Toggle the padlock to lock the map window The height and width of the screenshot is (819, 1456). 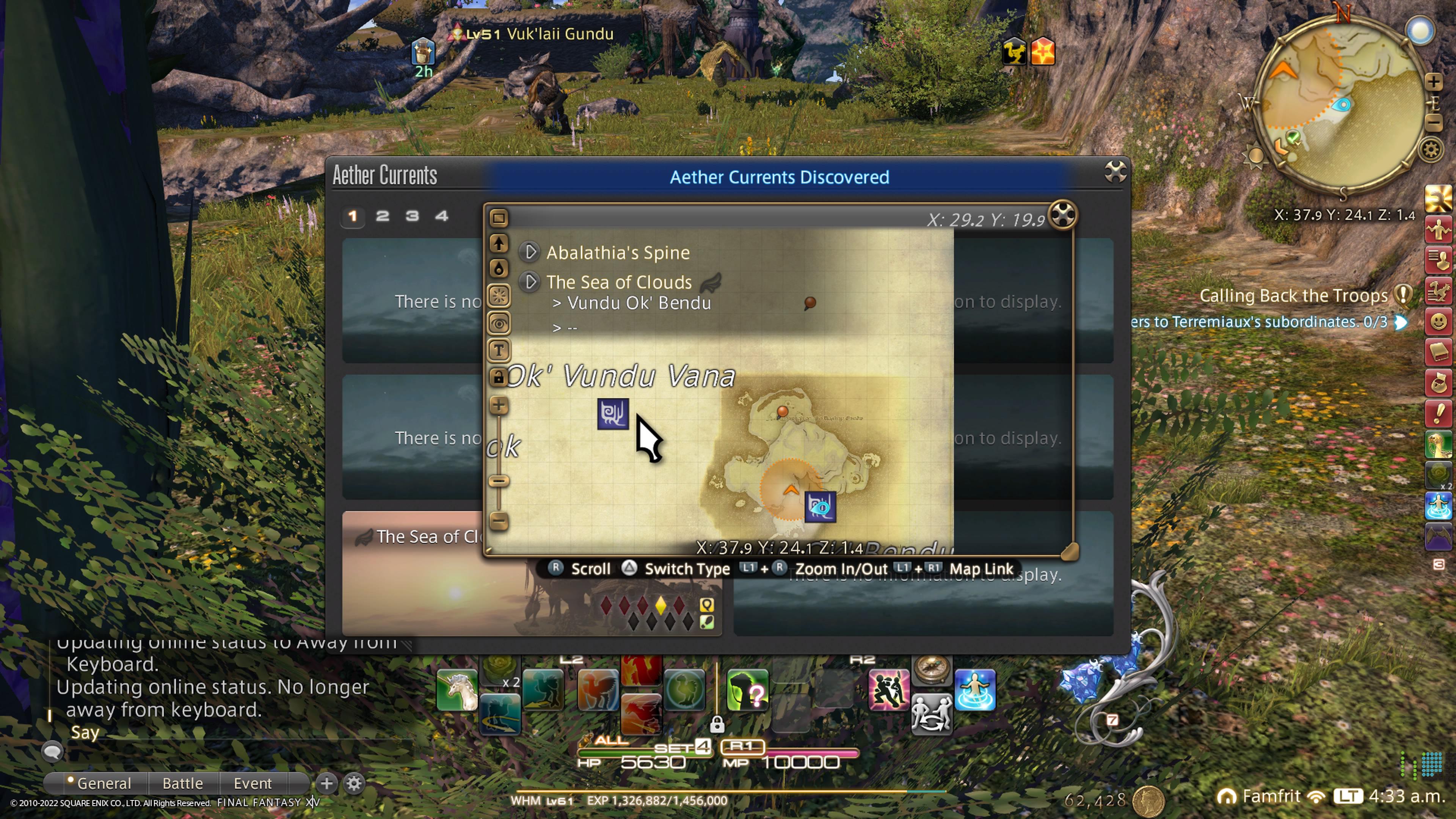coord(499,376)
